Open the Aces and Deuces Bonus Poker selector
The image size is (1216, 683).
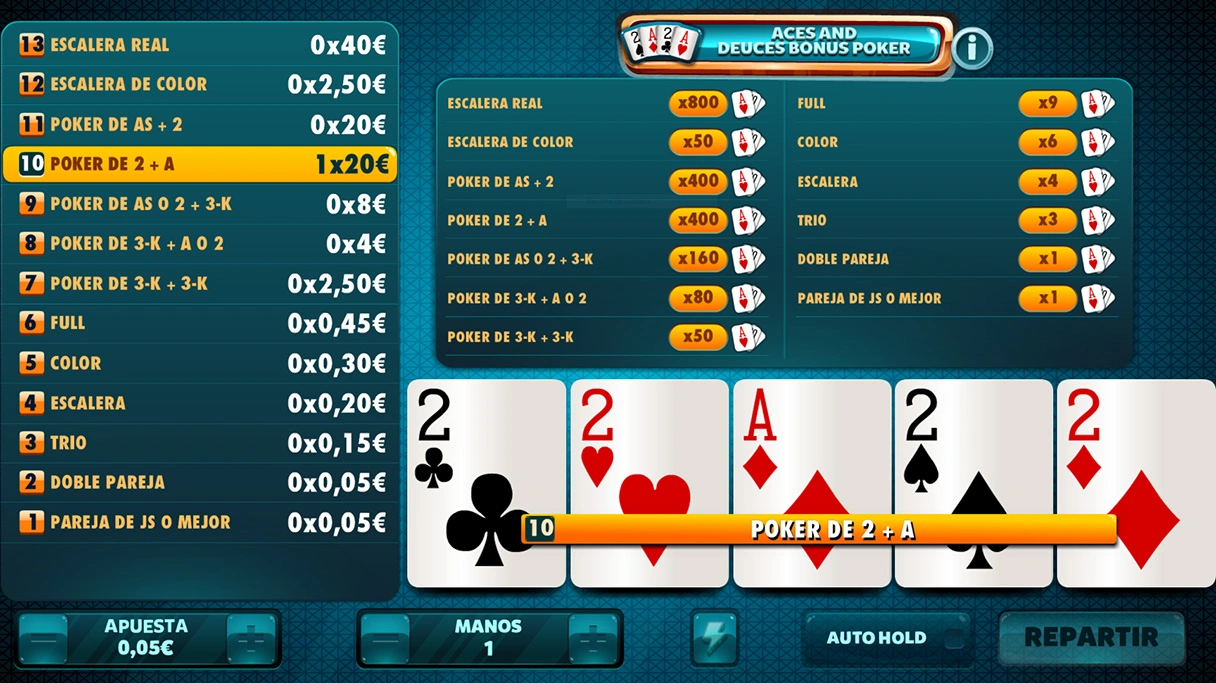(x=785, y=42)
